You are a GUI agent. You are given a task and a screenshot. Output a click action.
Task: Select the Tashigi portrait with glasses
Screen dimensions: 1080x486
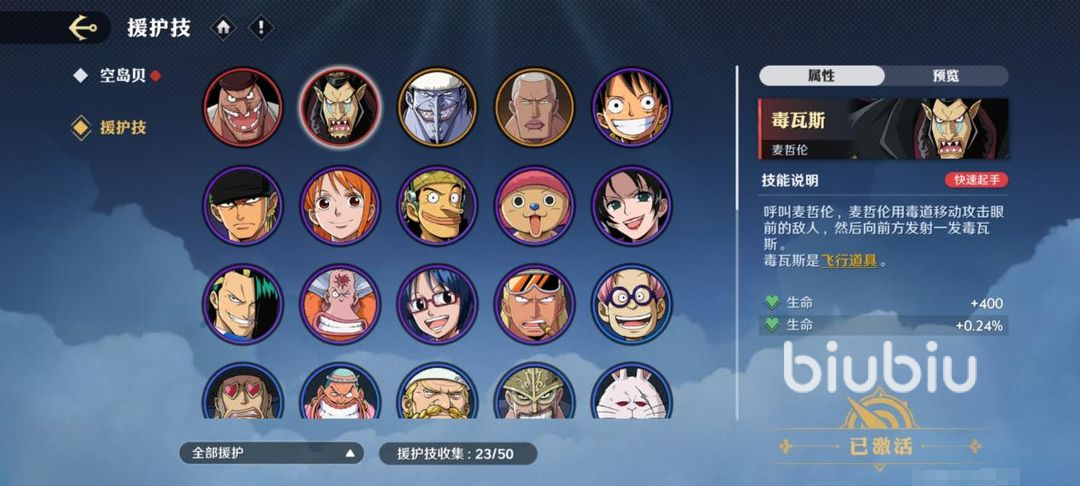437,304
